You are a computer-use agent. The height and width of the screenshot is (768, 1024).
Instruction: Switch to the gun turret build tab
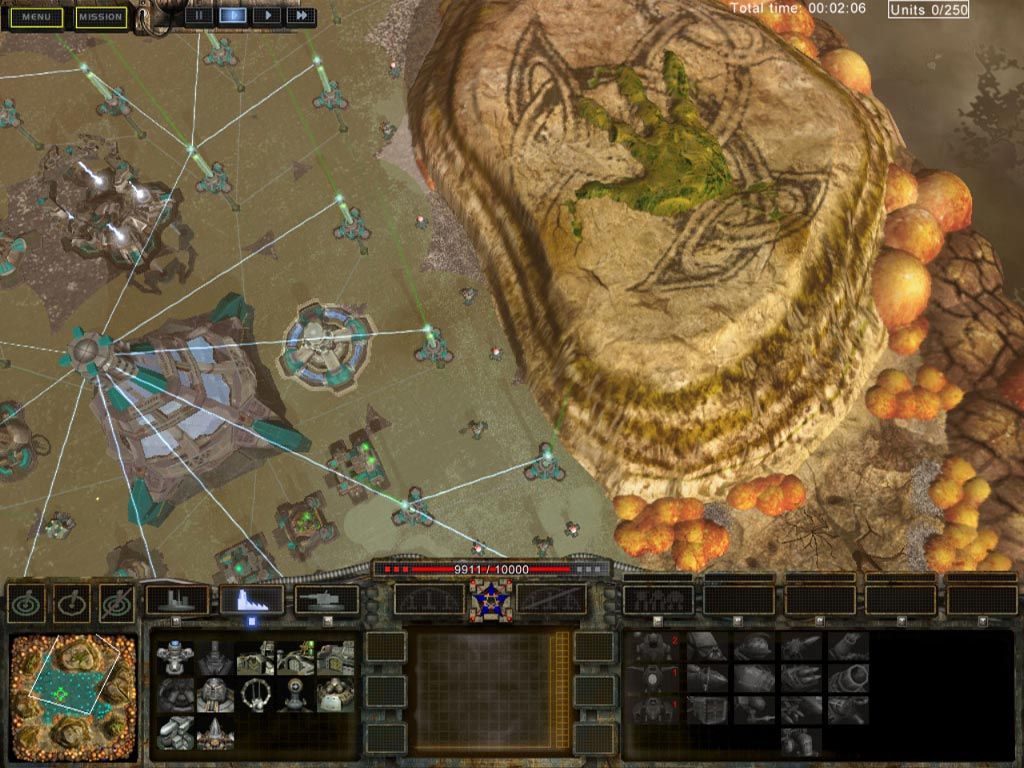click(x=327, y=600)
